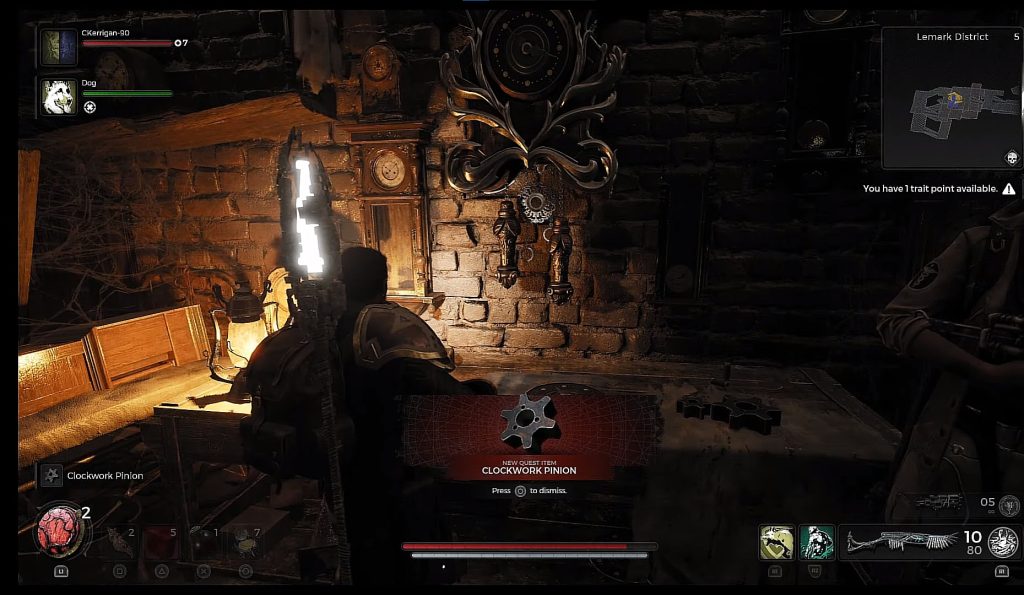The image size is (1024, 595).
Task: Click the Clockwork Pinion pickup notification
Action: coord(94,476)
